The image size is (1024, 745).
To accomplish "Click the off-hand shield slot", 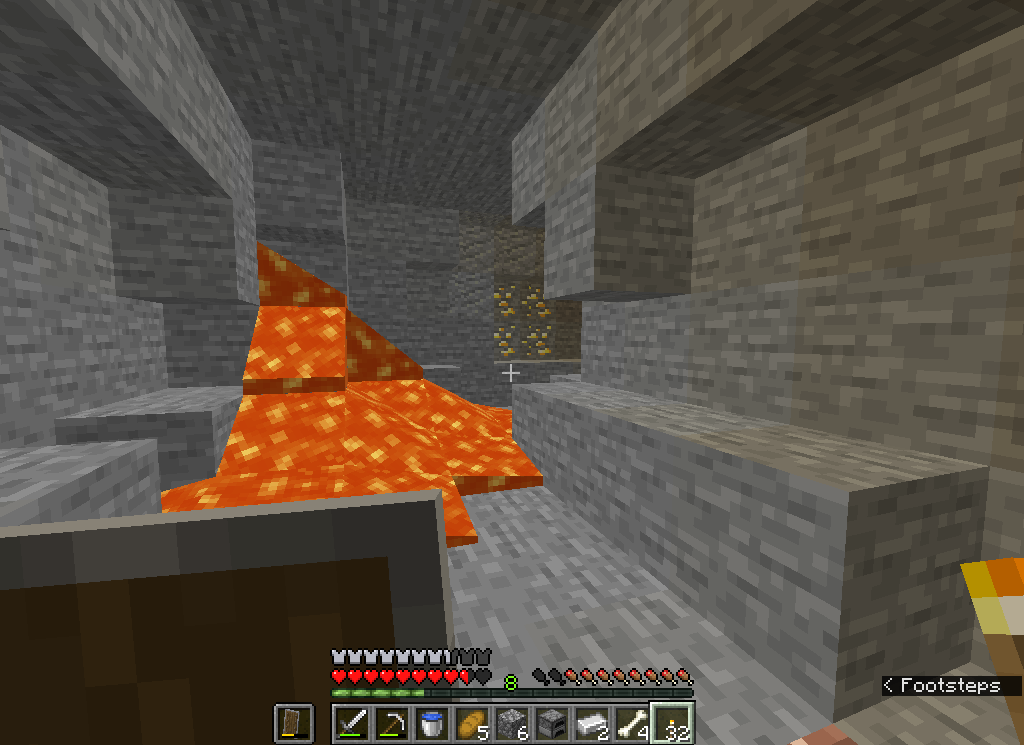I will click(294, 722).
